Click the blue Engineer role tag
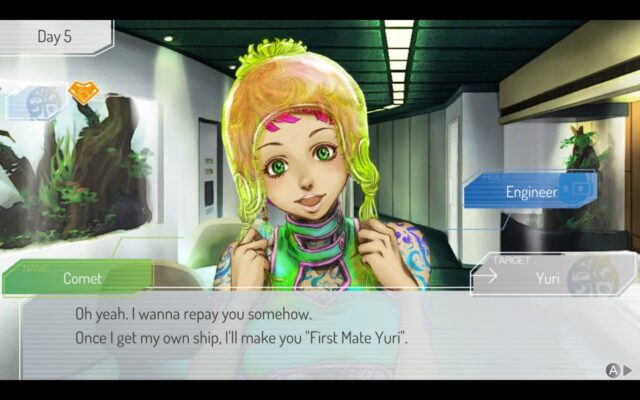Image resolution: width=640 pixels, height=400 pixels. pos(530,191)
